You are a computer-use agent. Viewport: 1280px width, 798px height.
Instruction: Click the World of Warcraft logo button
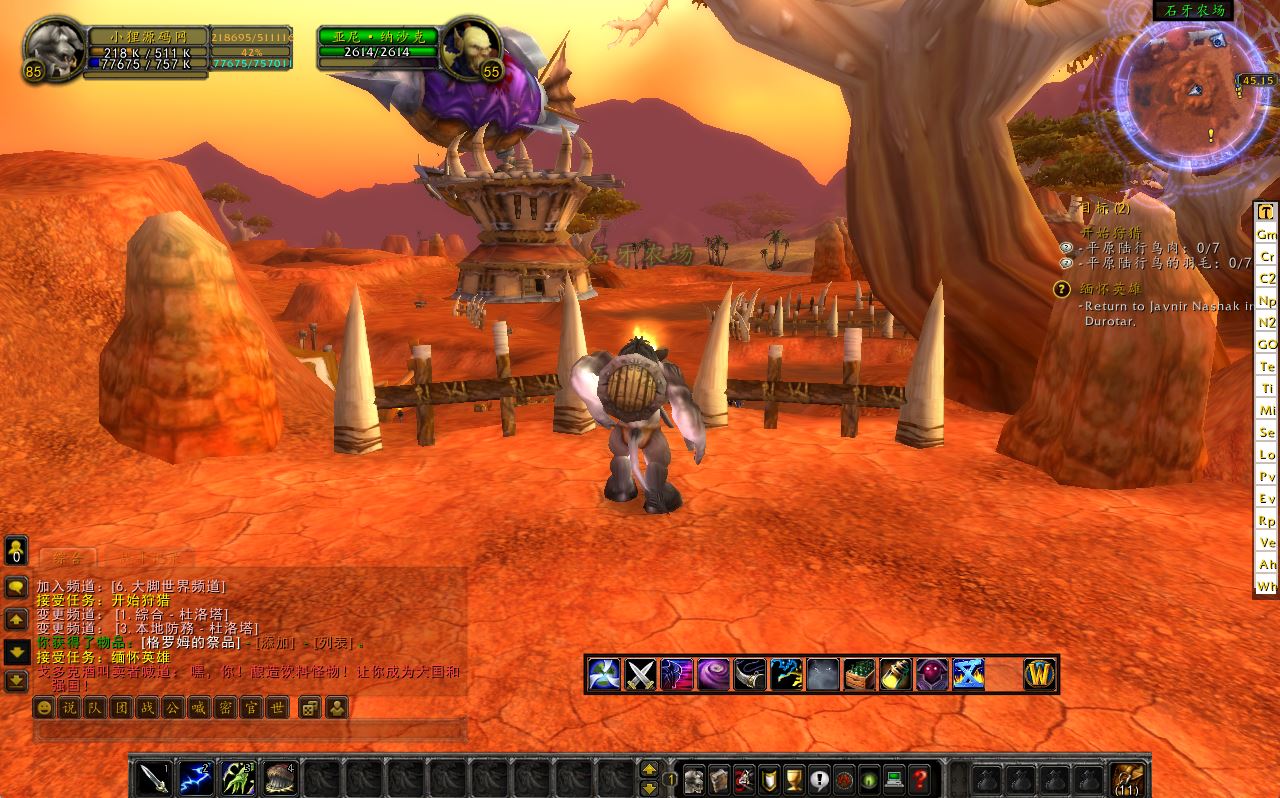1040,674
